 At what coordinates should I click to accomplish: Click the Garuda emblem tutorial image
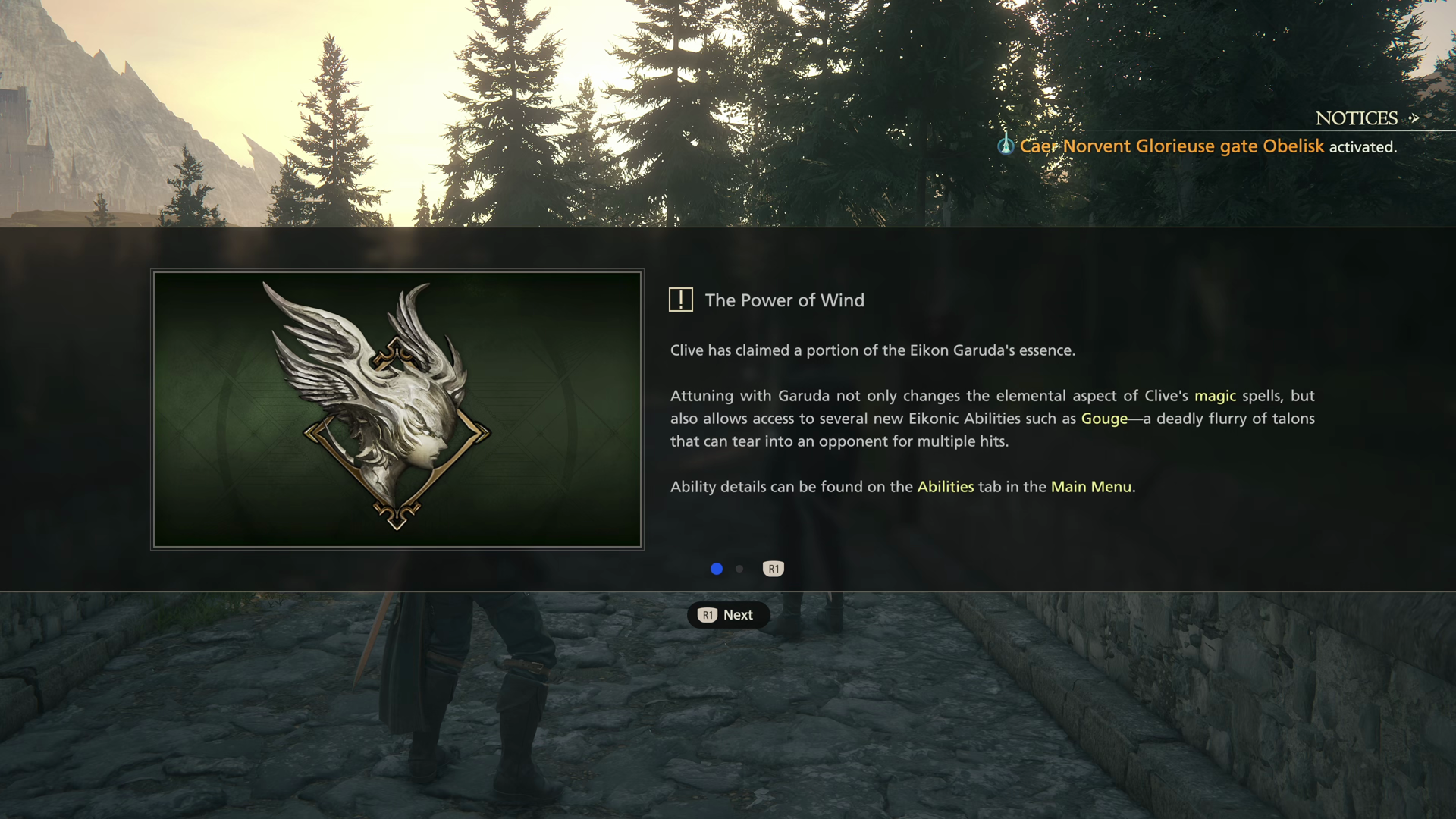[397, 409]
